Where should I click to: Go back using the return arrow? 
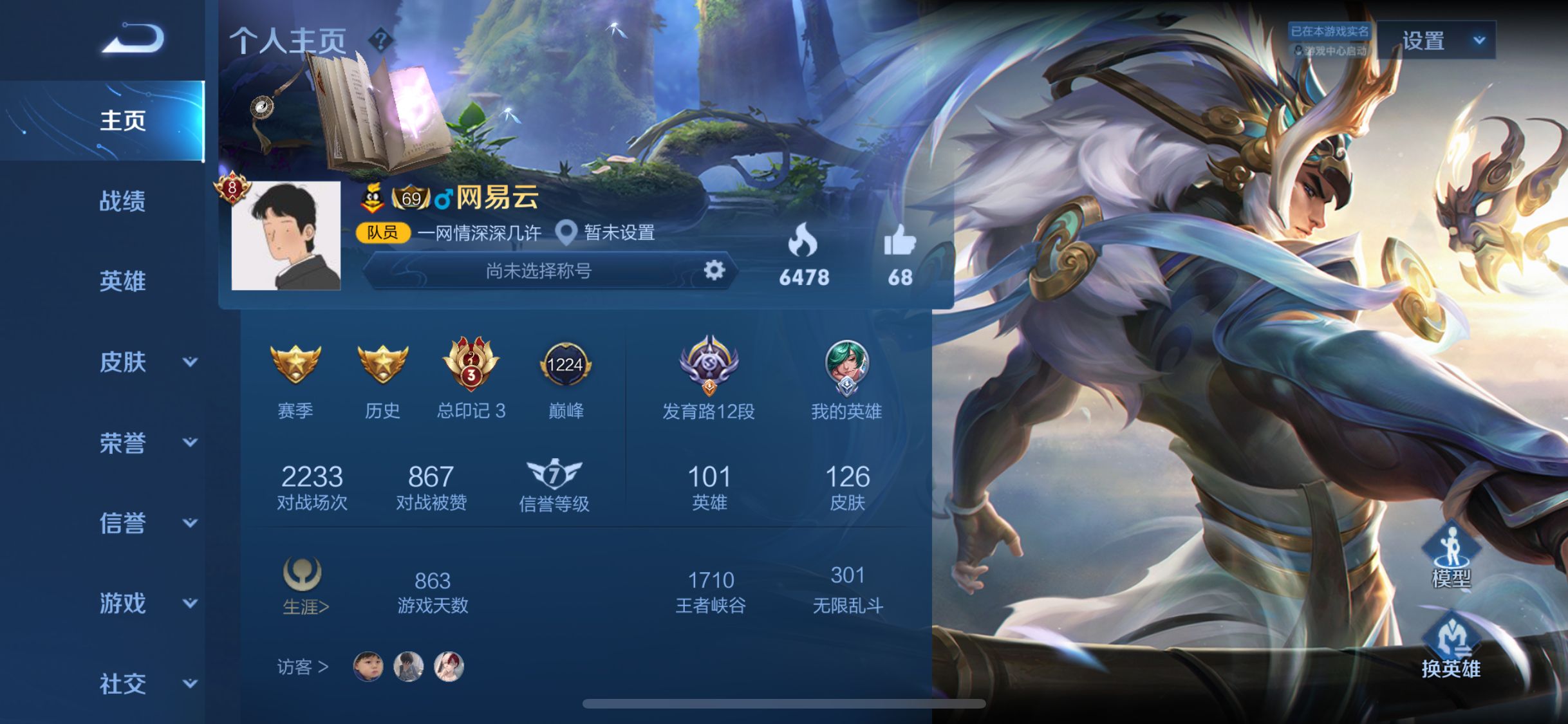coord(133,39)
